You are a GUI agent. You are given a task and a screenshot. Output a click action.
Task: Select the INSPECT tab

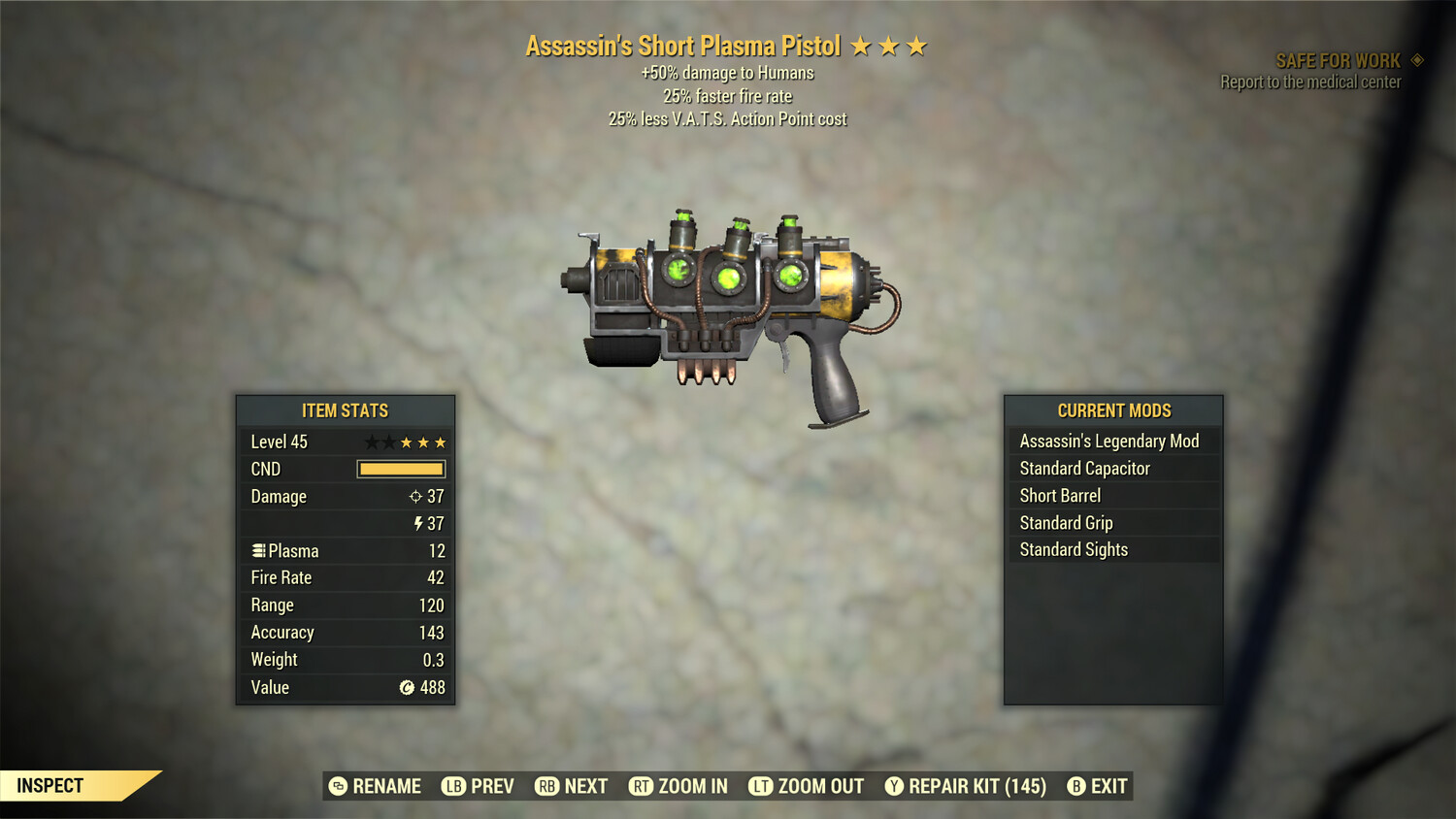49,786
